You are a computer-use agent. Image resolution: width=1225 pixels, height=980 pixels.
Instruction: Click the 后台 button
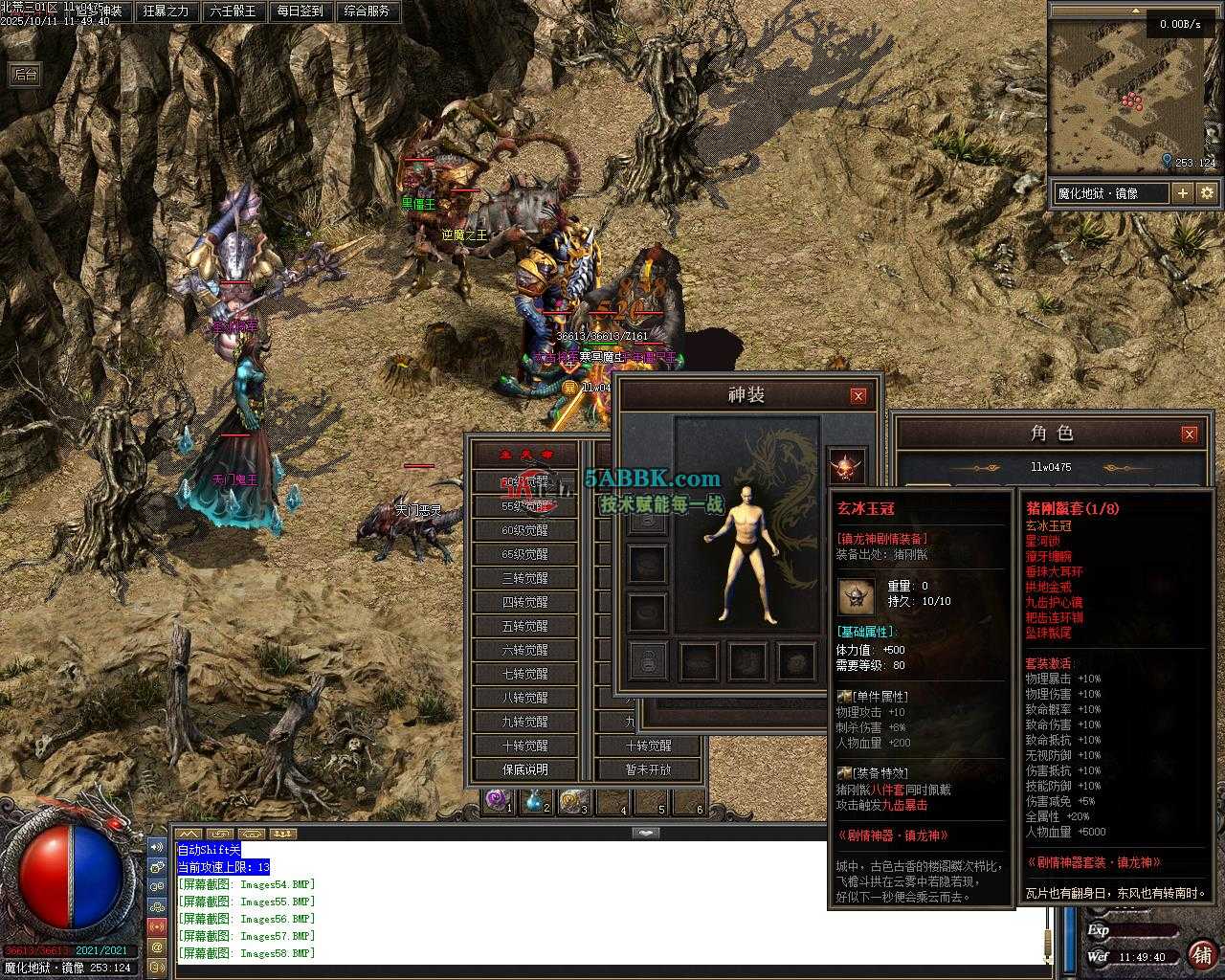(25, 75)
